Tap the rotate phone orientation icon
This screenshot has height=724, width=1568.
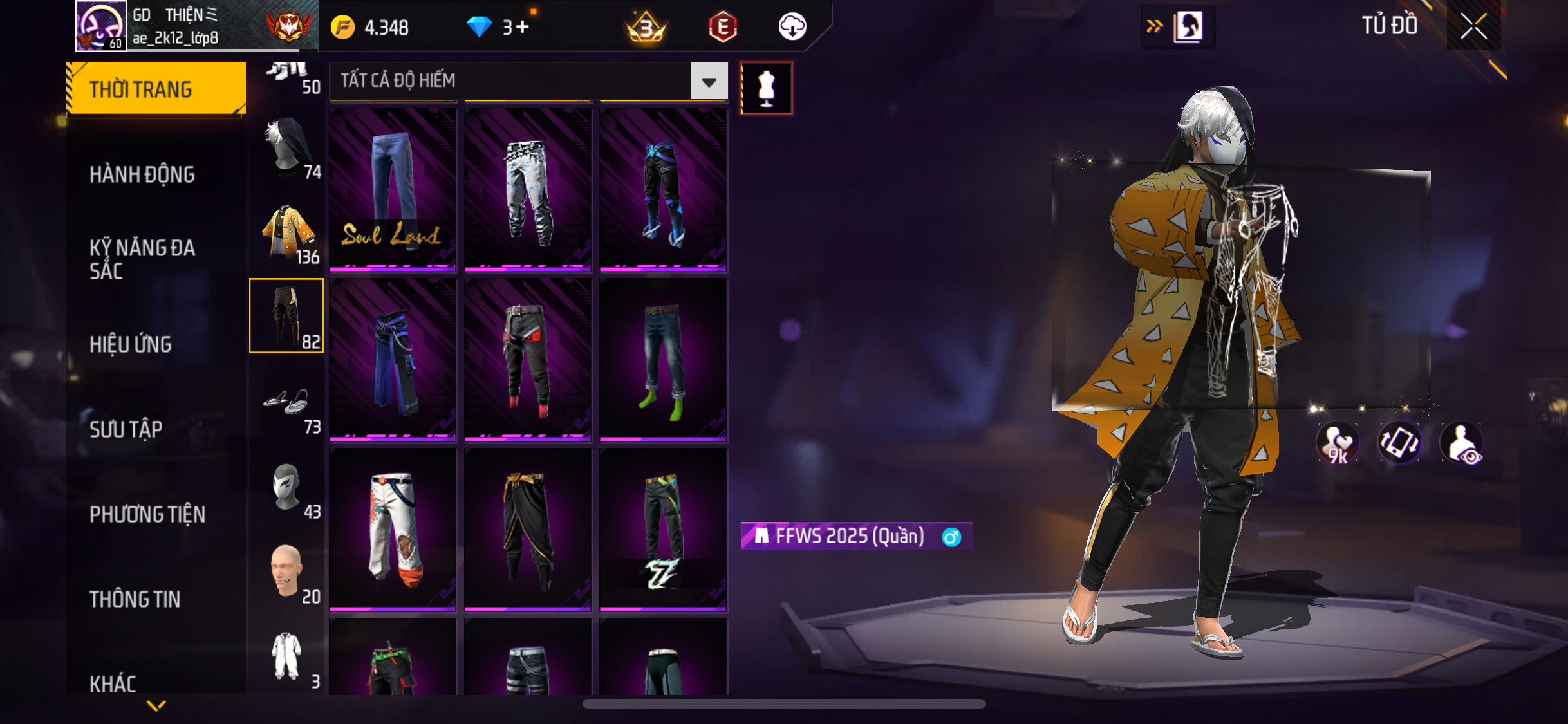point(1399,443)
